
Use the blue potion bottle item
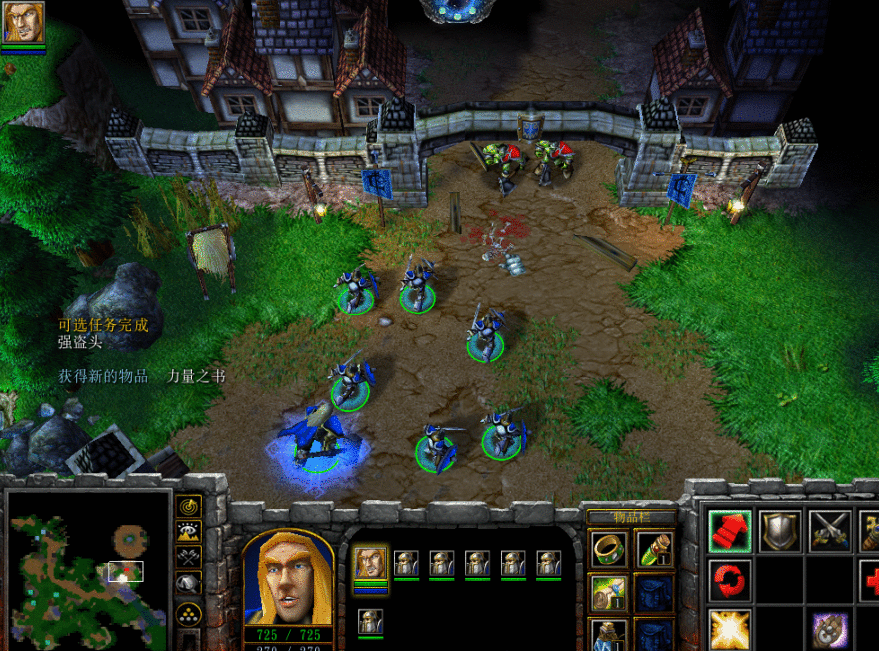[x=607, y=634]
